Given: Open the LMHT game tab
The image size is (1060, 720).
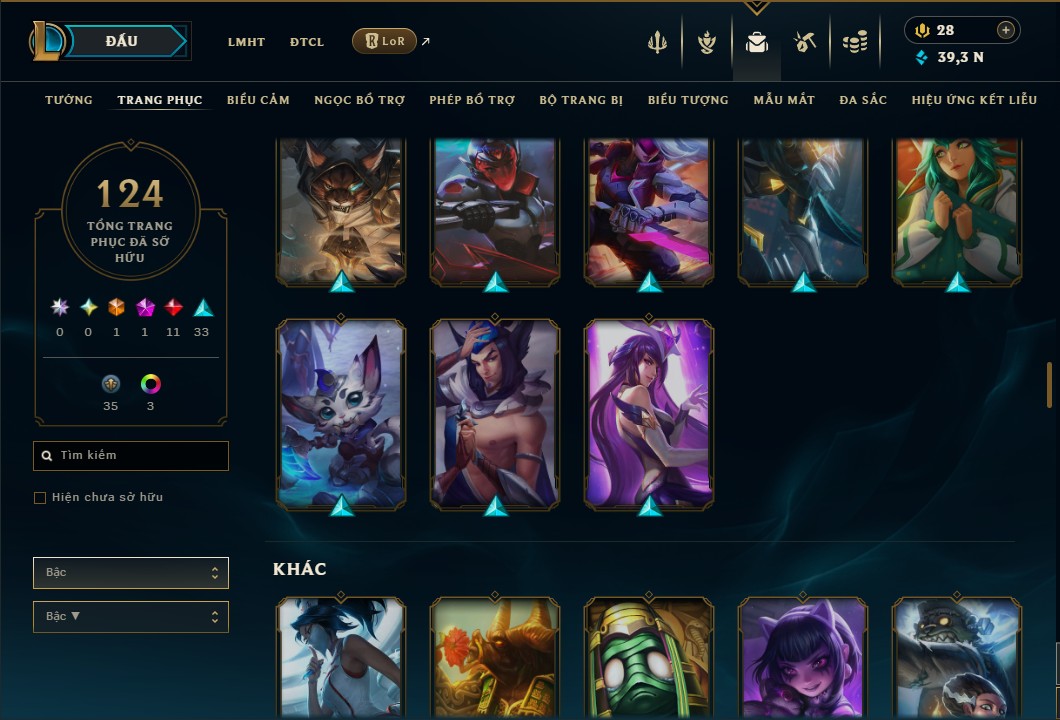Looking at the screenshot, I should click(x=246, y=42).
